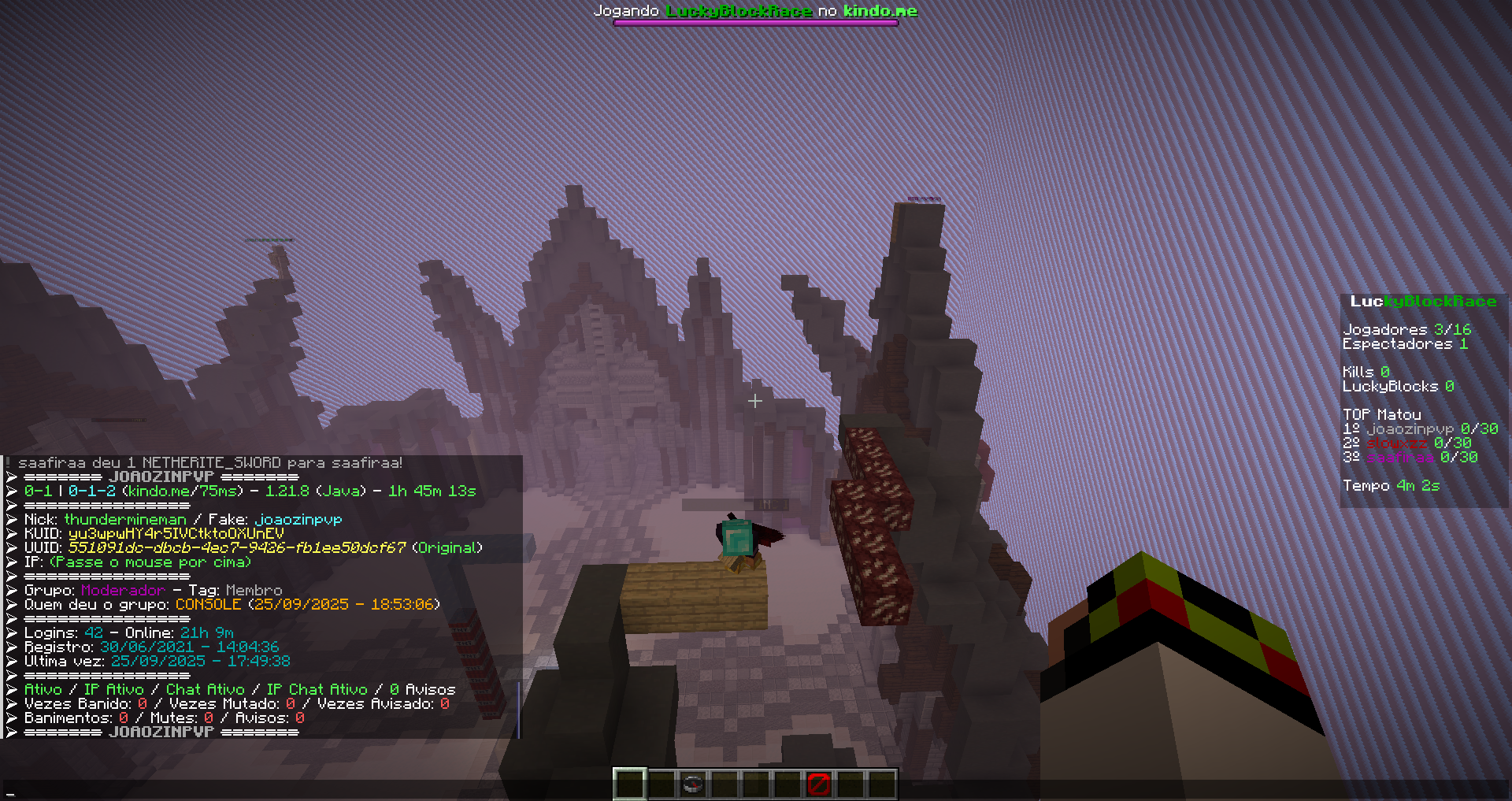
Task: Click the chat text input bar
Action: coord(756,790)
